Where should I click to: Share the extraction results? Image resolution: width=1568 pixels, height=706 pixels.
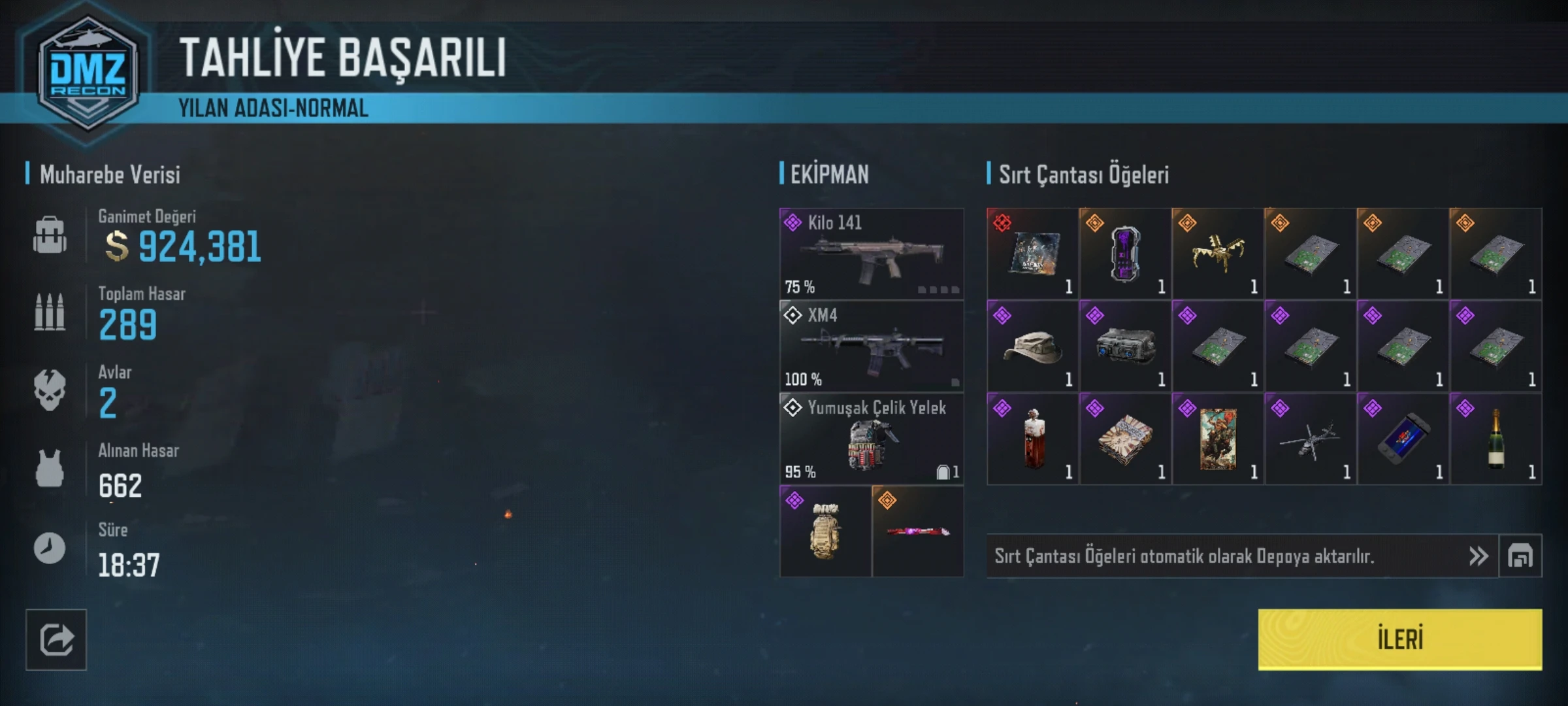(x=56, y=639)
